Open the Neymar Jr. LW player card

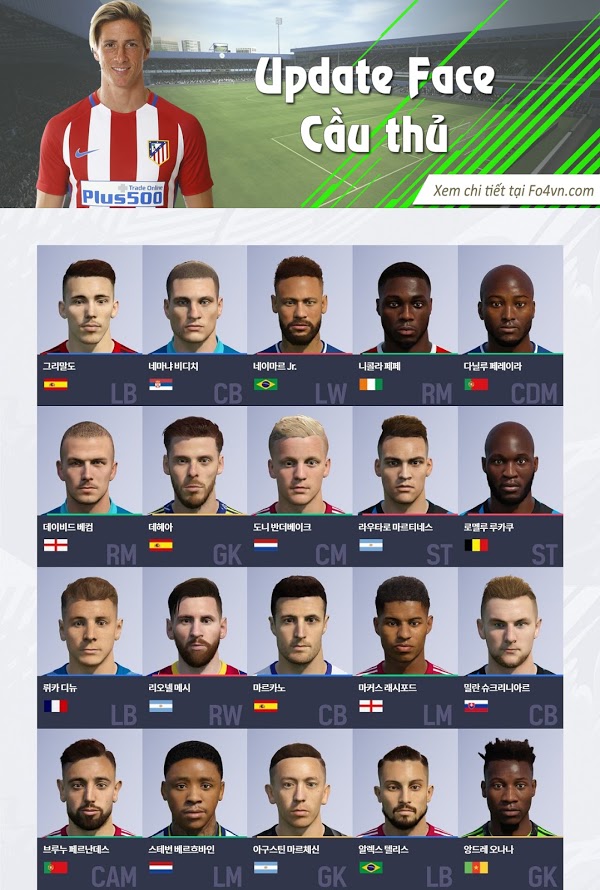(300, 325)
